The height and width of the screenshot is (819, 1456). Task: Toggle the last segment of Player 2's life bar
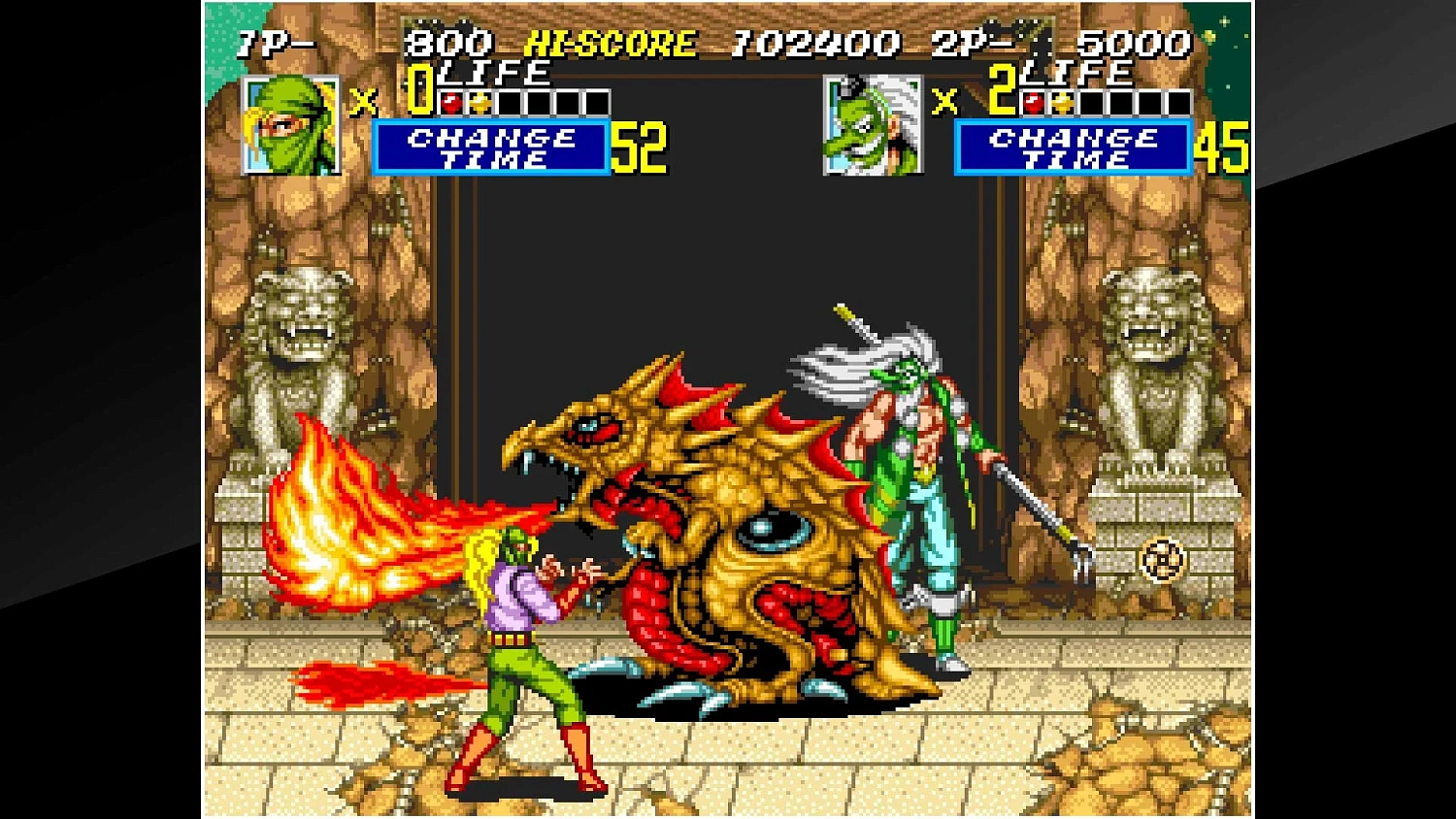1179,100
